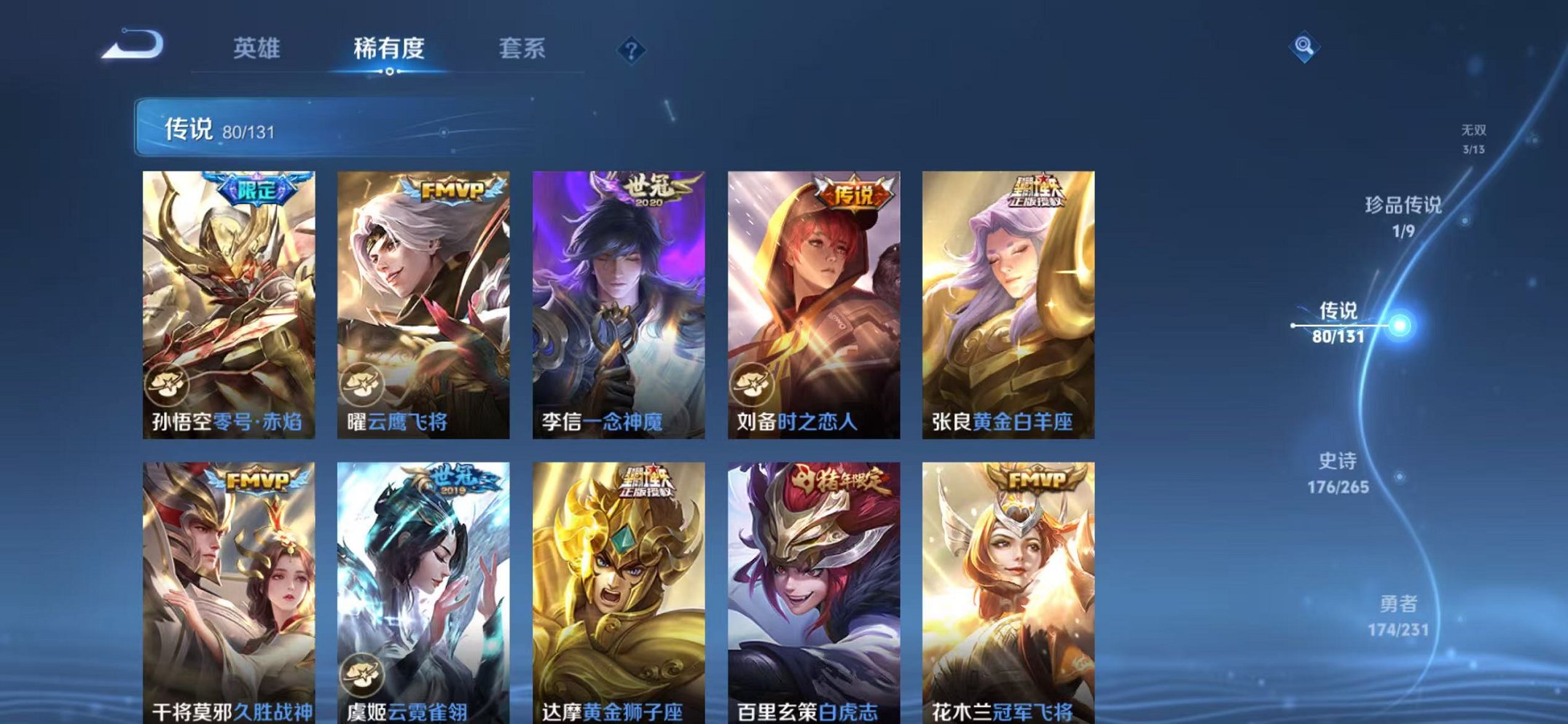This screenshot has width=1568, height=724.
Task: Click the 正版授权 badge on Zhang Liang's card
Action: pos(1041,191)
